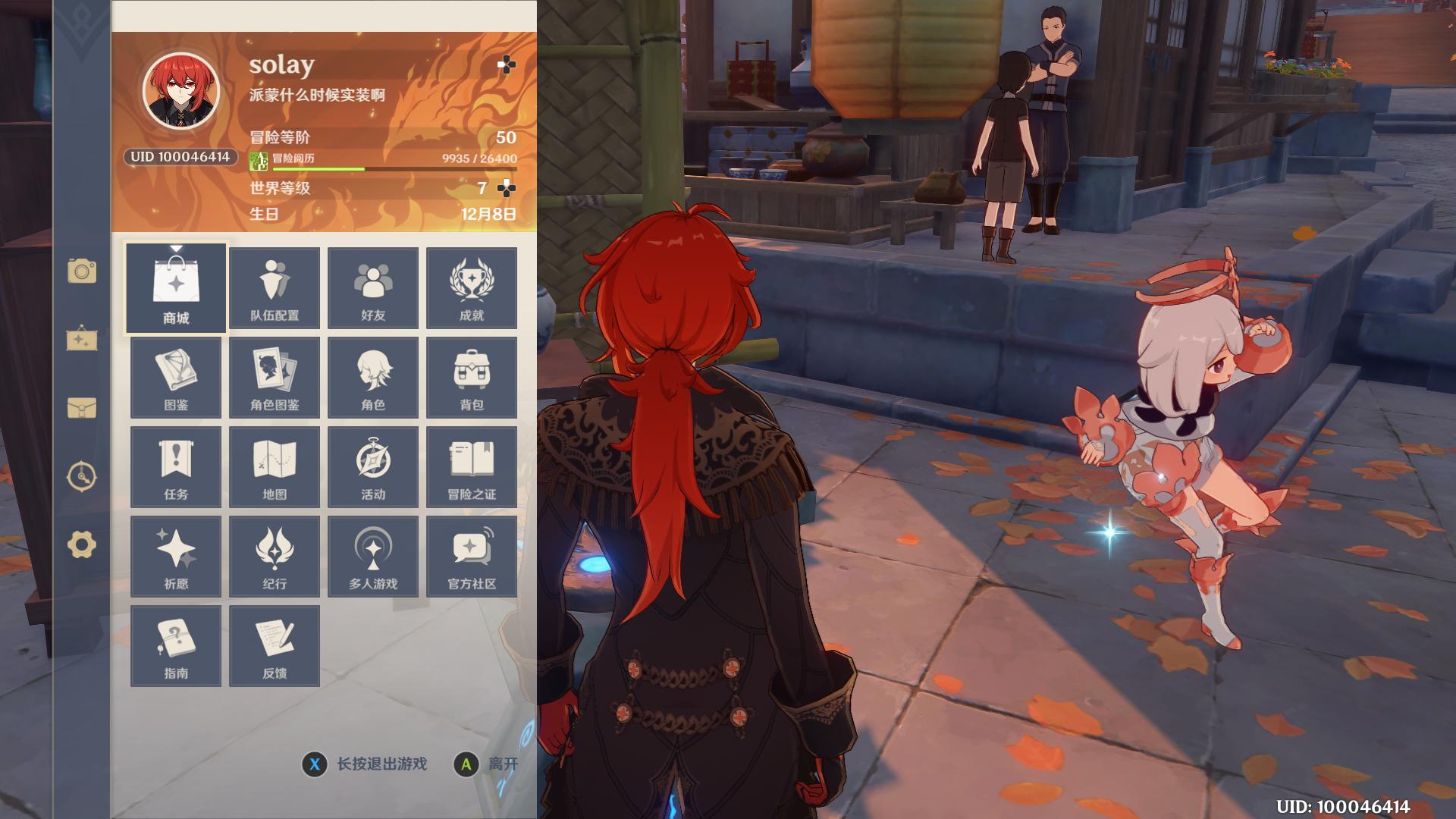Select 多人游戏 co-op mode
This screenshot has width=1456, height=819.
373,557
